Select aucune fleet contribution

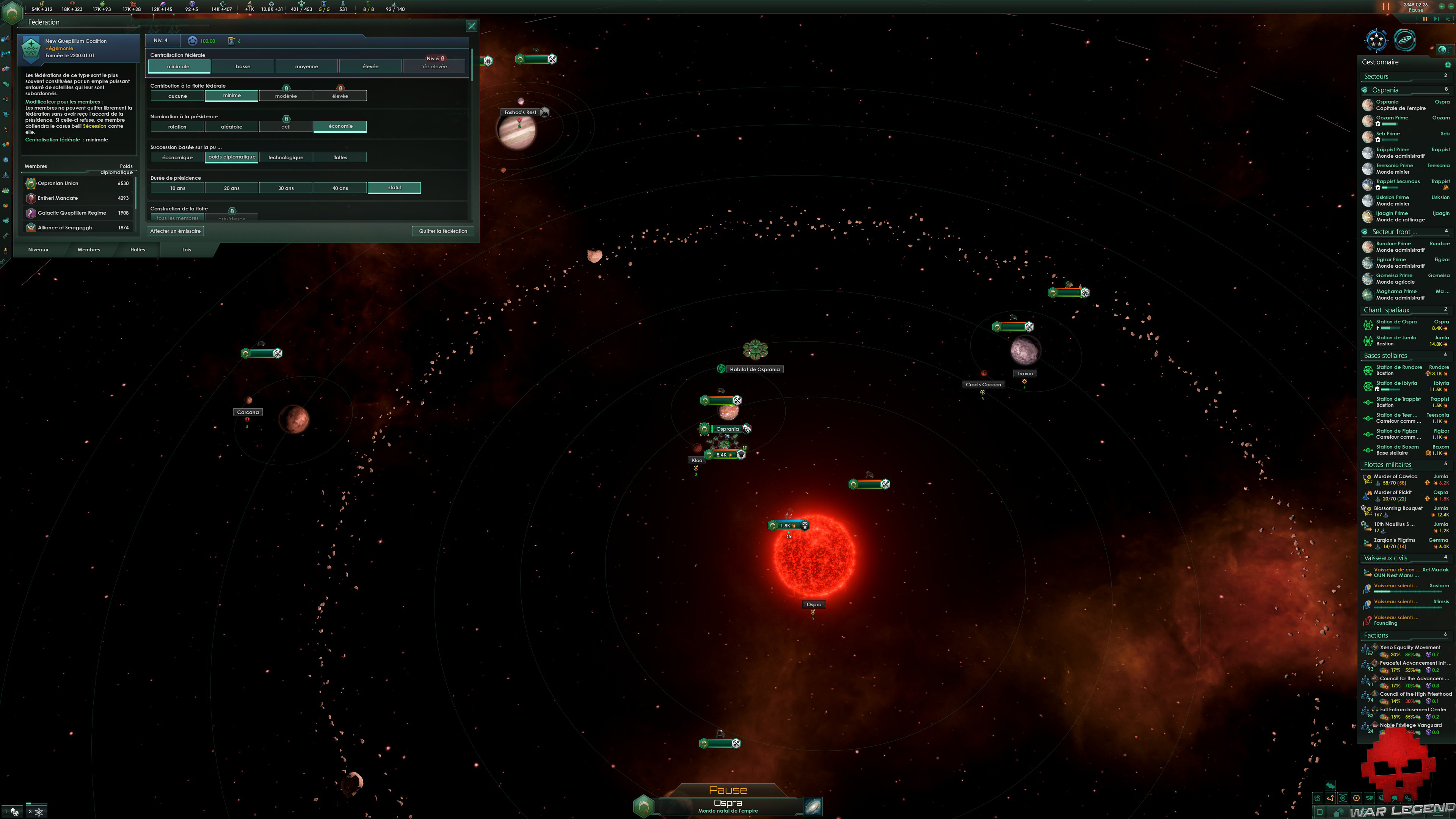[x=177, y=96]
